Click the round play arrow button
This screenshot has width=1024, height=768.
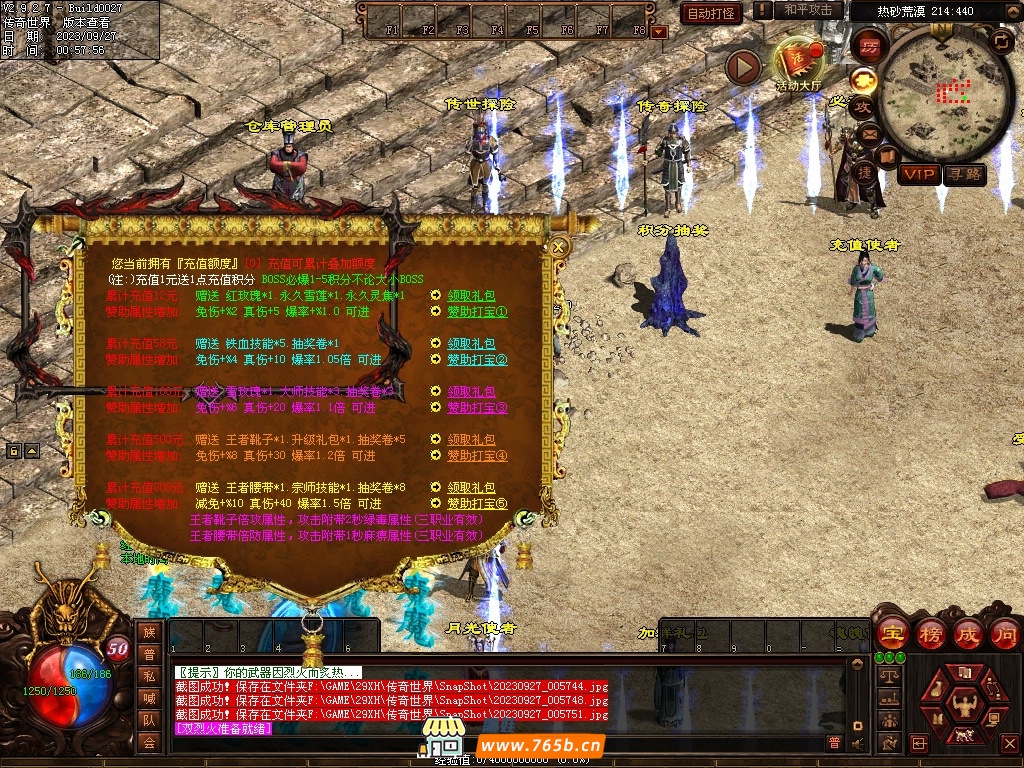tap(743, 67)
